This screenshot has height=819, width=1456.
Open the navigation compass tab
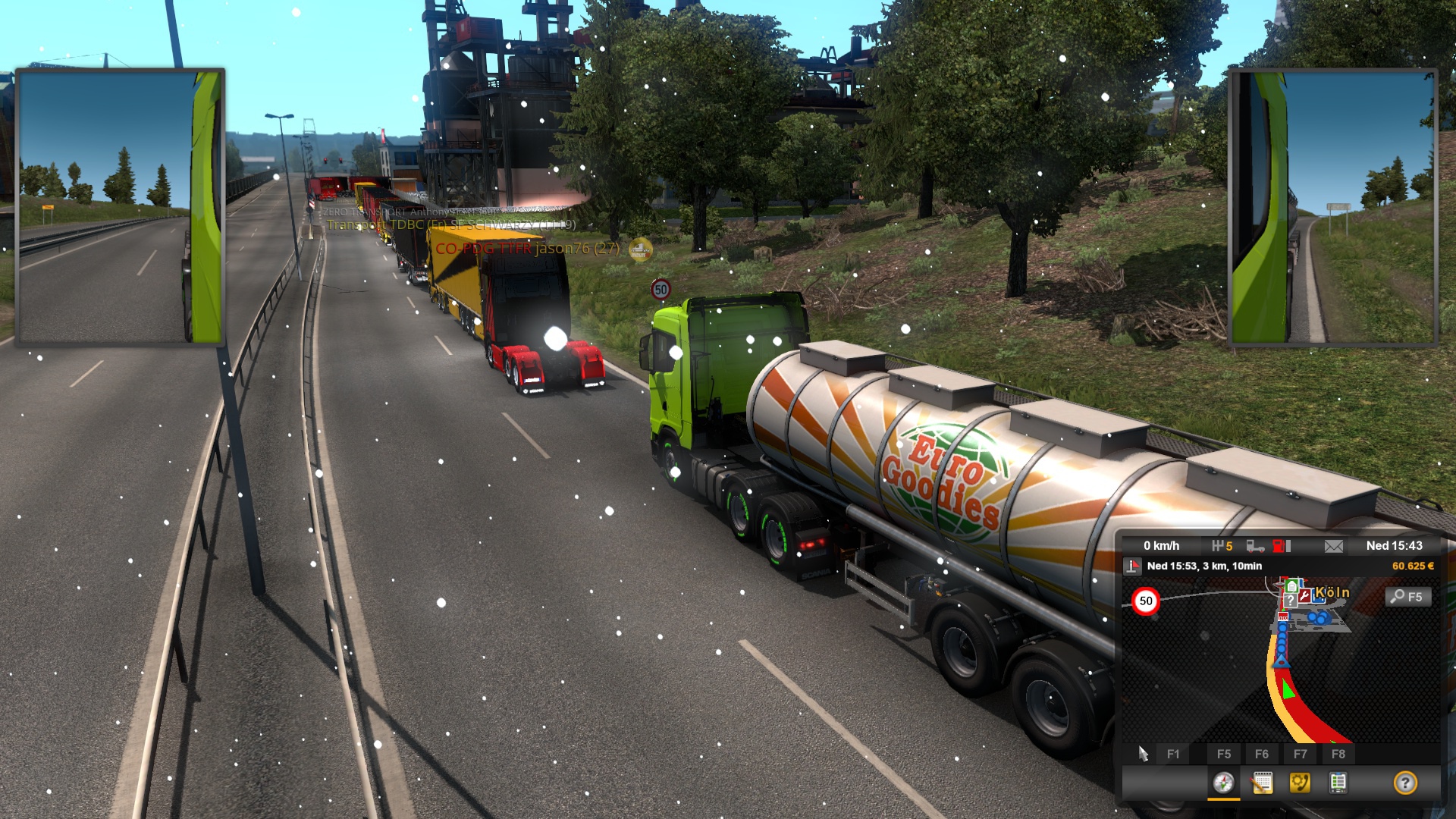tap(1223, 783)
